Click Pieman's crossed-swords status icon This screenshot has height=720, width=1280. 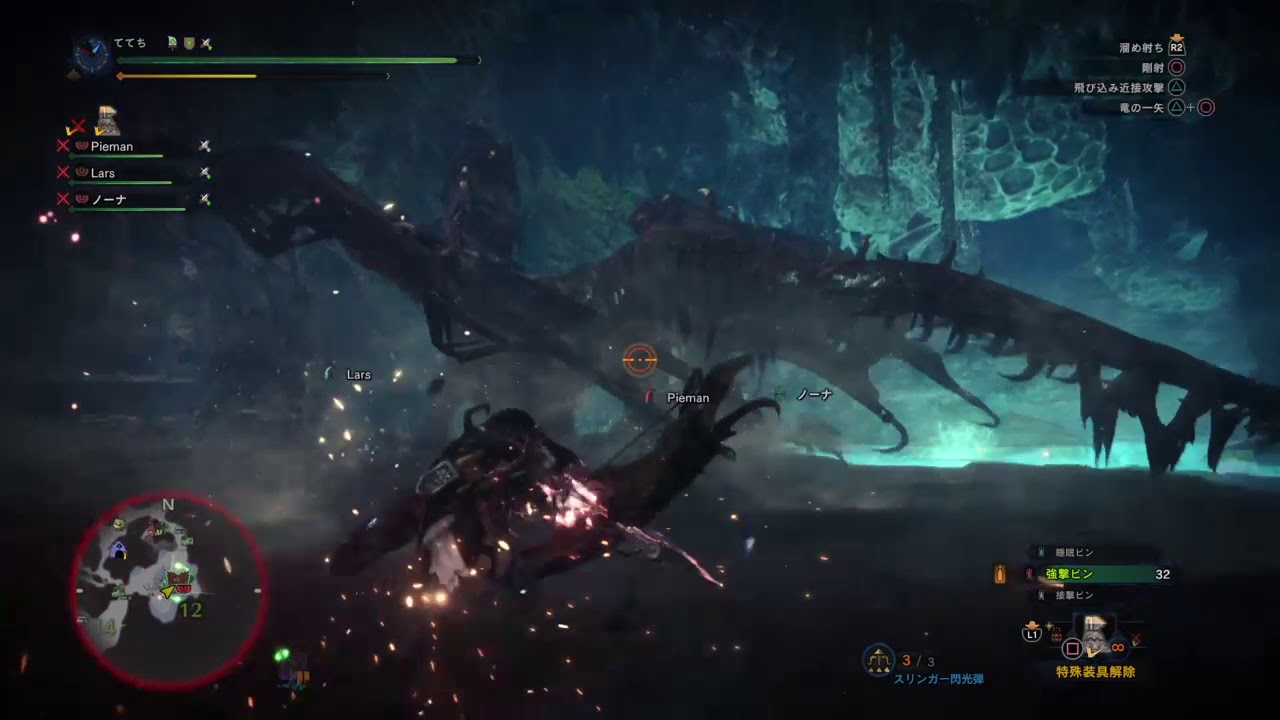click(x=203, y=146)
